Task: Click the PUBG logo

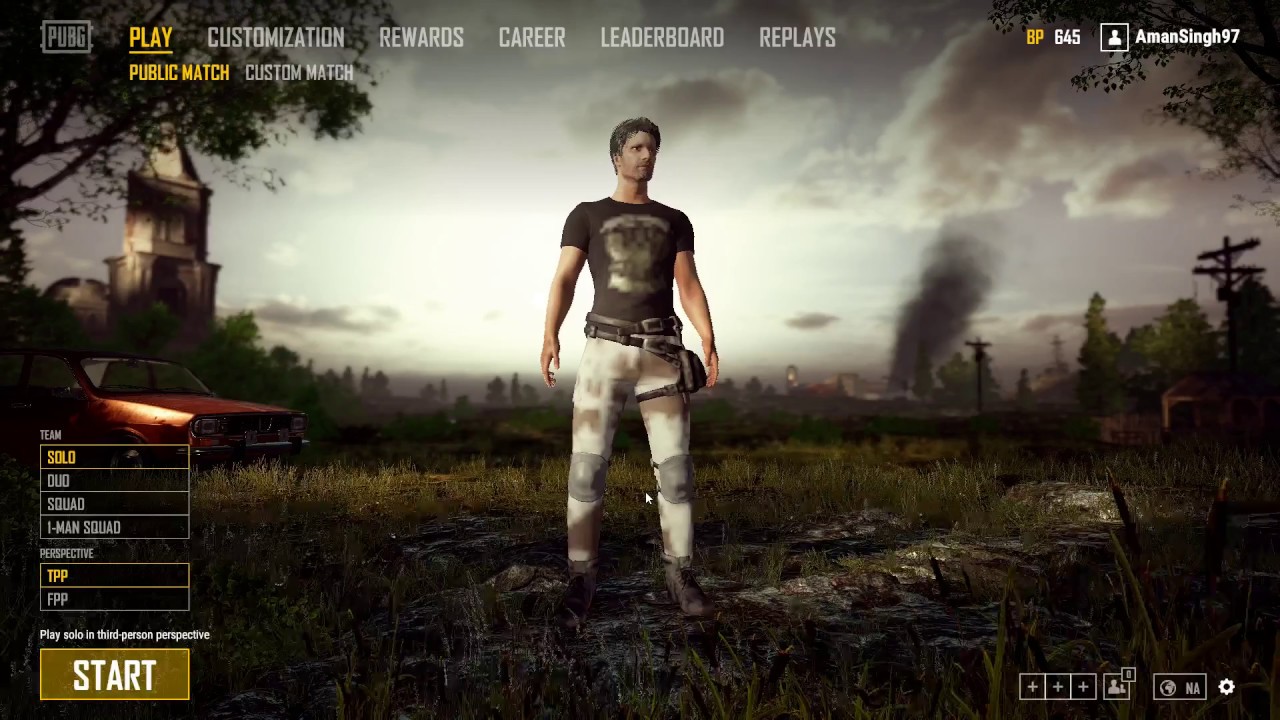Action: 66,38
